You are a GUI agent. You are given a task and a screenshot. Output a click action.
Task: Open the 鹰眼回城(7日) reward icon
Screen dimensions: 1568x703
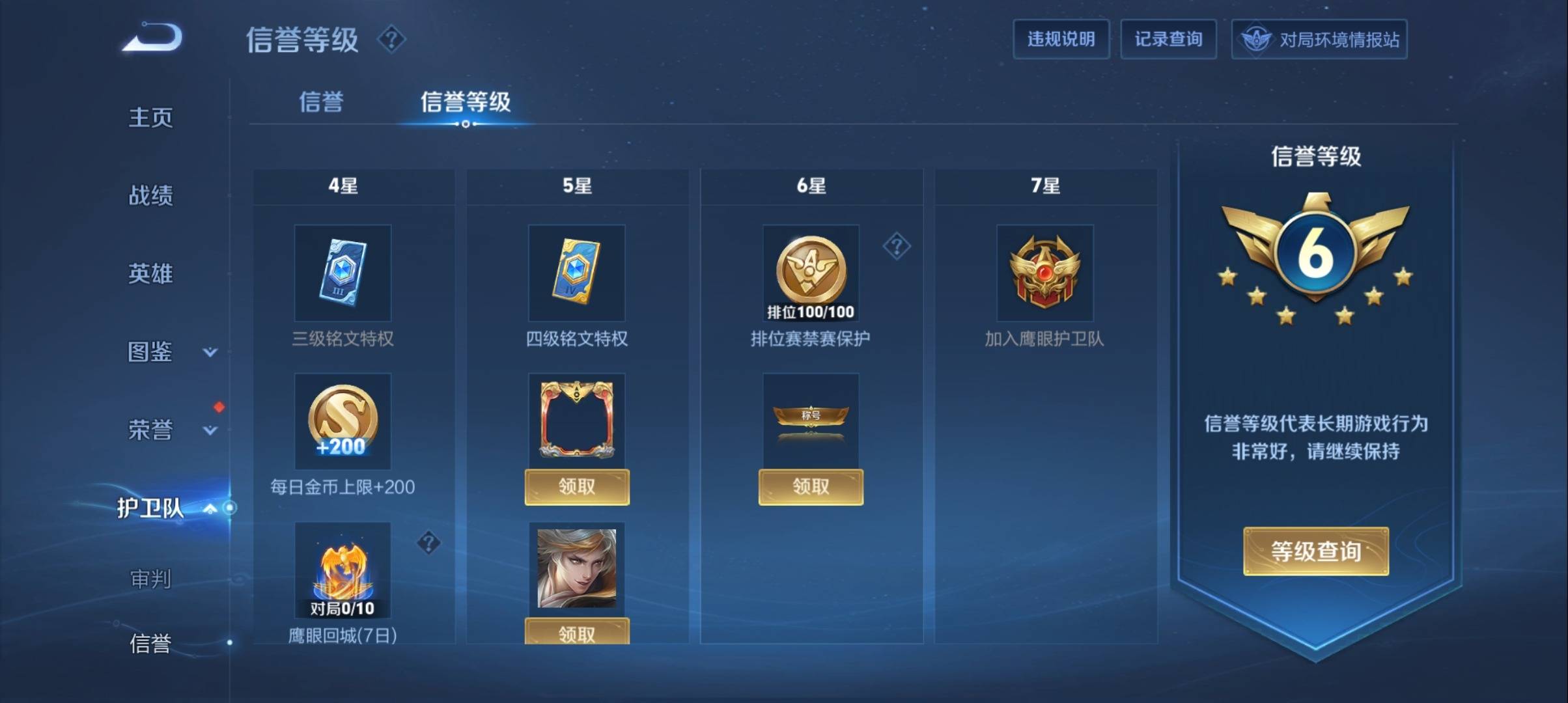click(343, 572)
